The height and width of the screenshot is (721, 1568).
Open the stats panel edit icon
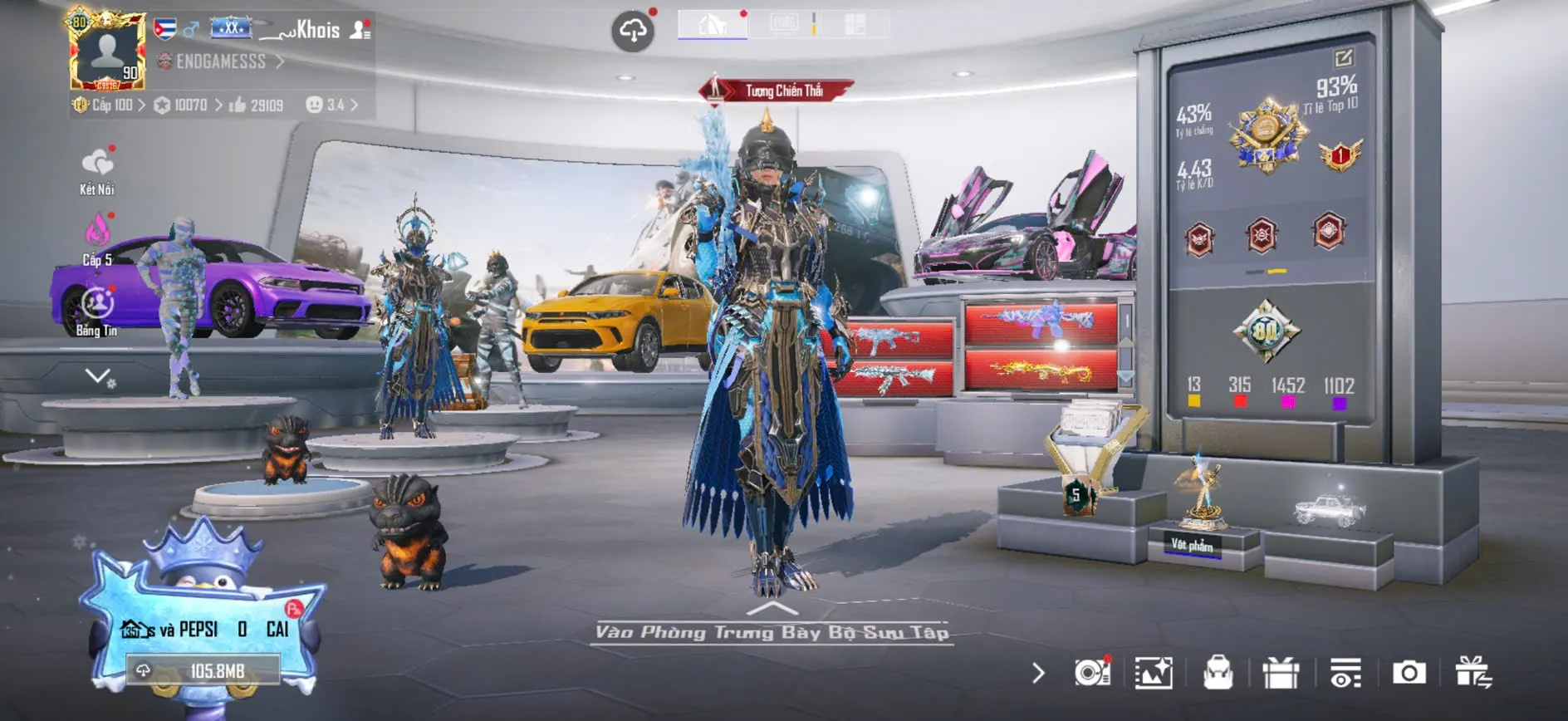[x=1343, y=57]
